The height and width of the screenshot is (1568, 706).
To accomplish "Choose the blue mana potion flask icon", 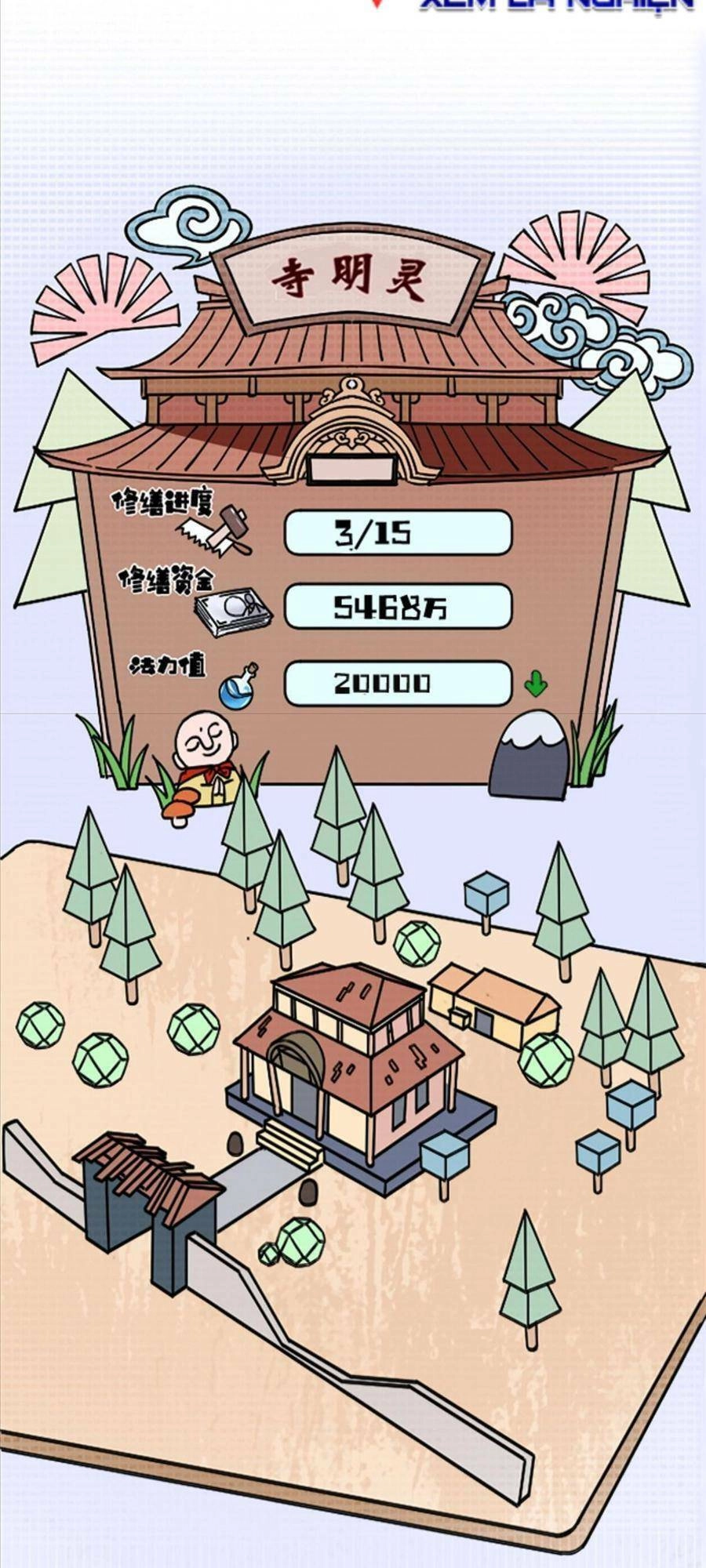I will pos(238,688).
